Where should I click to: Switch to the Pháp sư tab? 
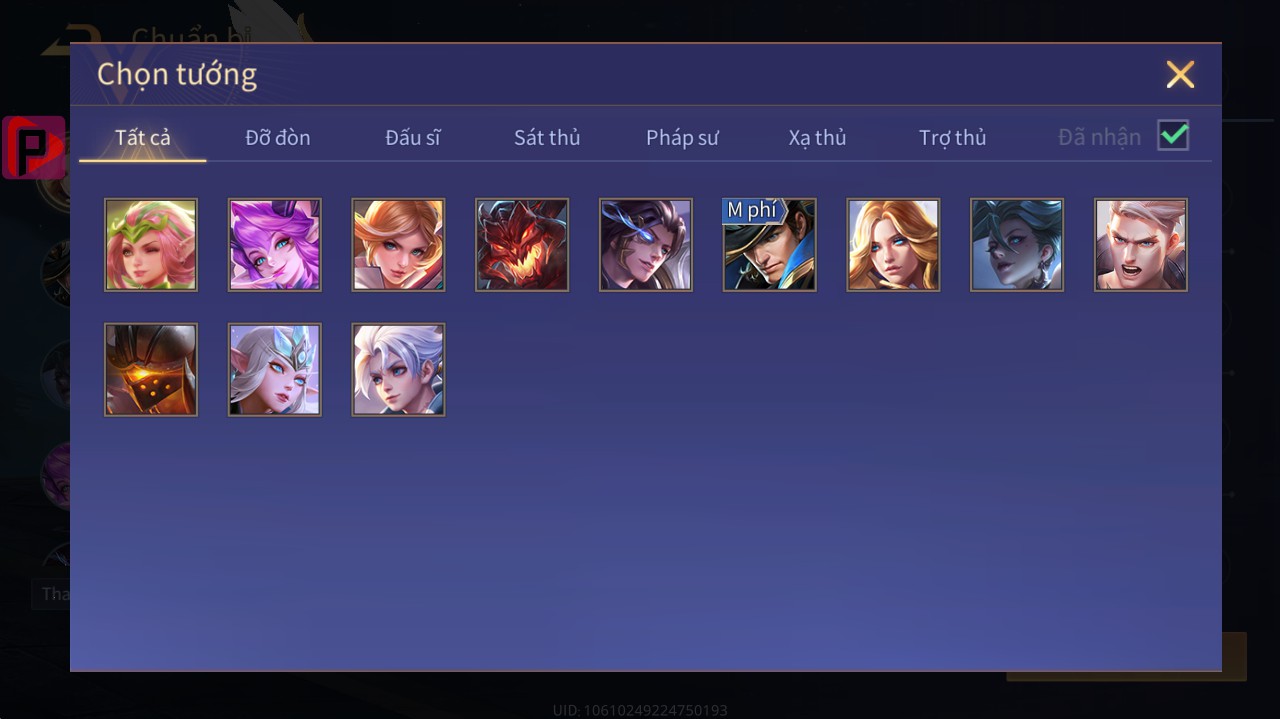(682, 137)
